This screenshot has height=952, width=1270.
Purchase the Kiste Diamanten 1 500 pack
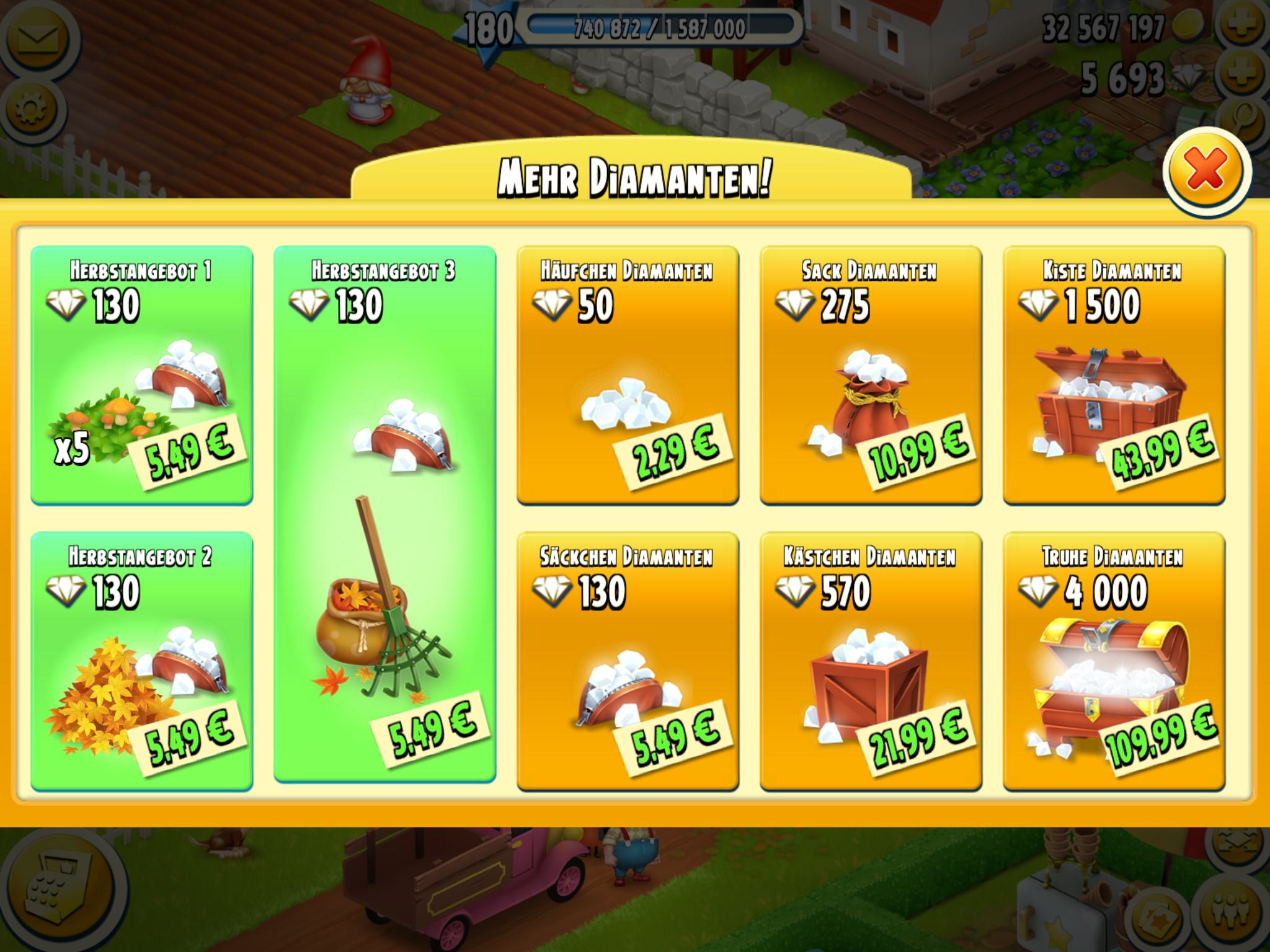pos(1114,375)
